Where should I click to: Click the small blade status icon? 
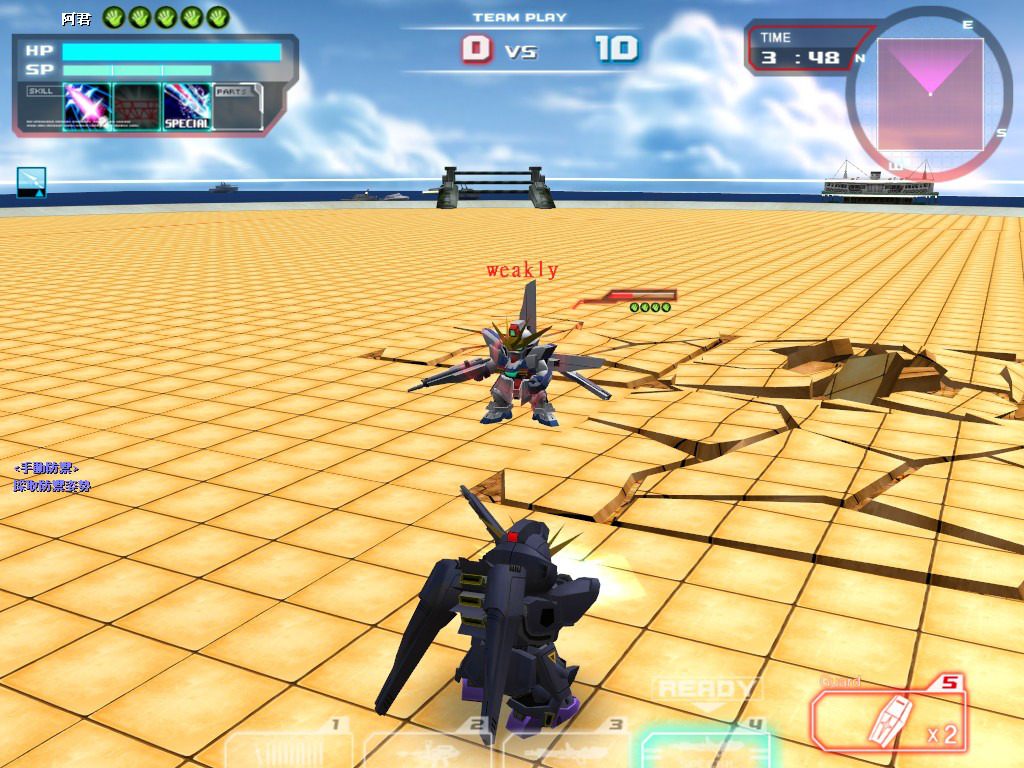pyautogui.click(x=31, y=181)
